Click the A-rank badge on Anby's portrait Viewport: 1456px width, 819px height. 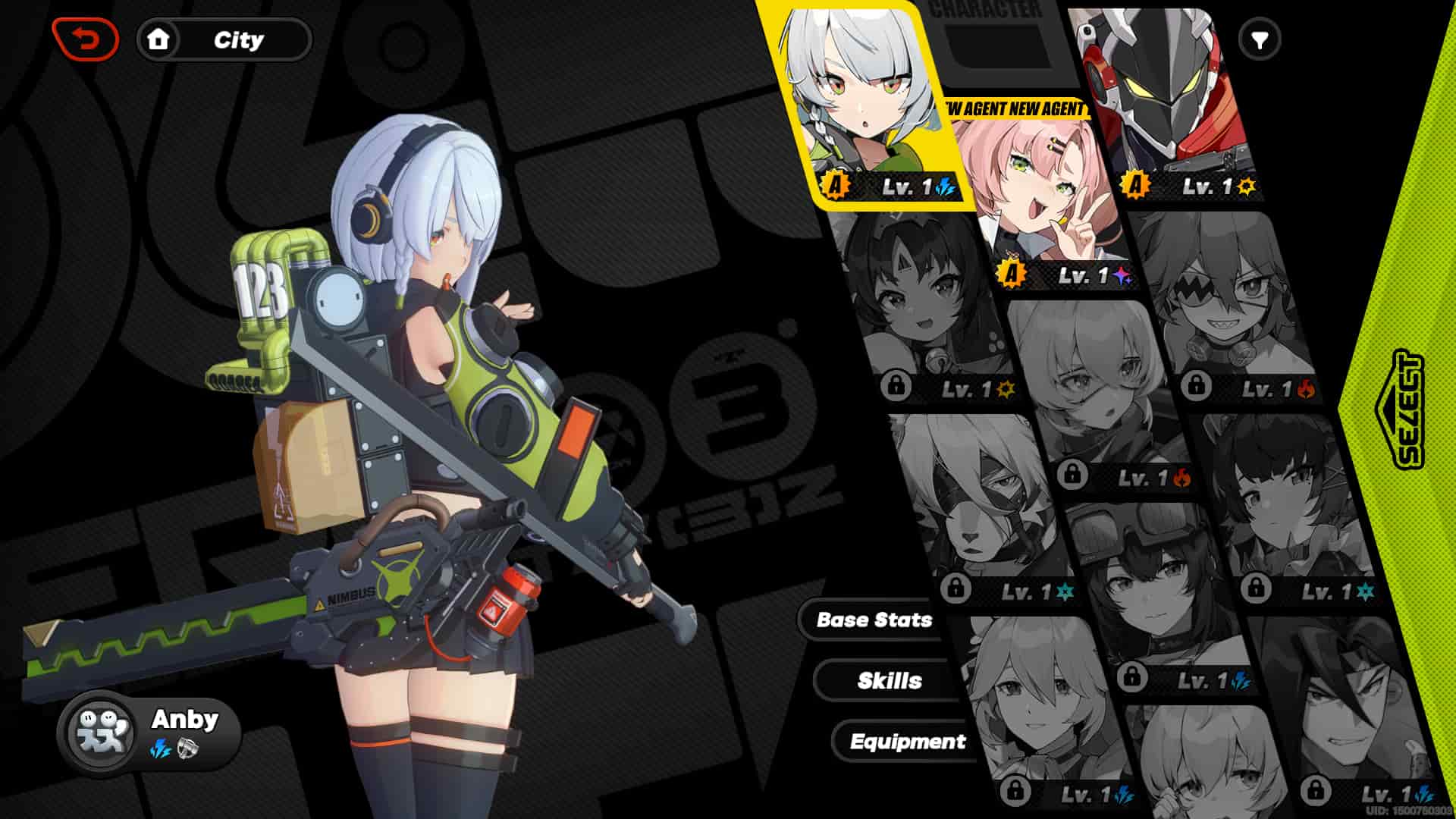pos(833,184)
